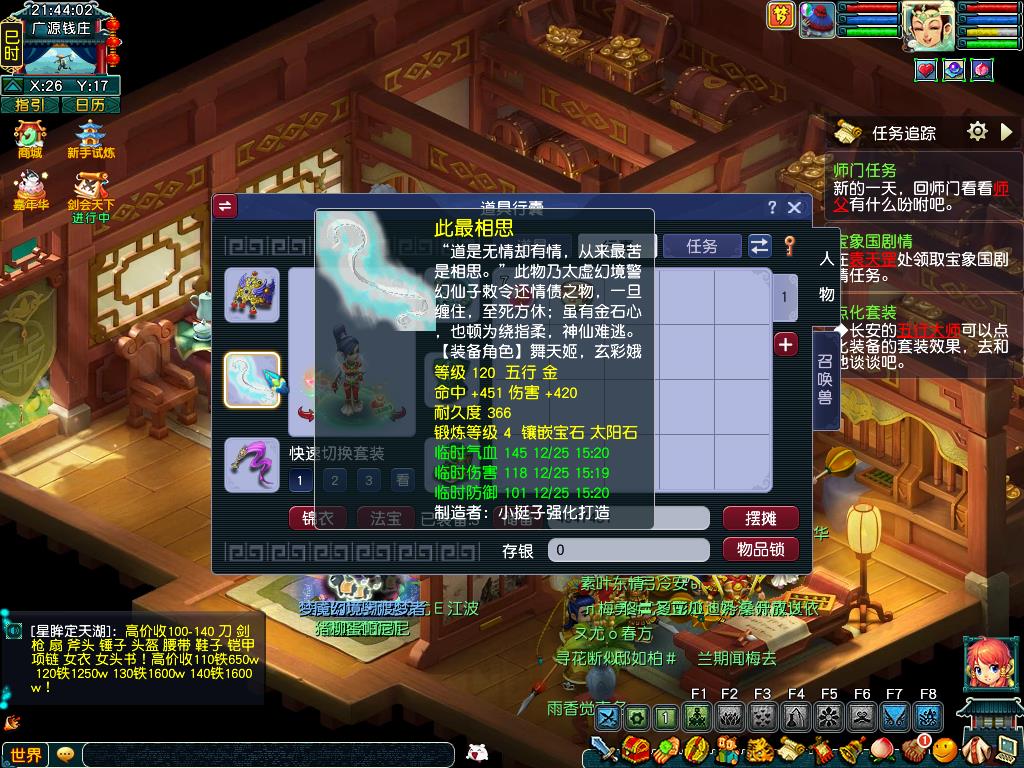Open the 日历 calendar button
1024x768 pixels.
(90, 104)
